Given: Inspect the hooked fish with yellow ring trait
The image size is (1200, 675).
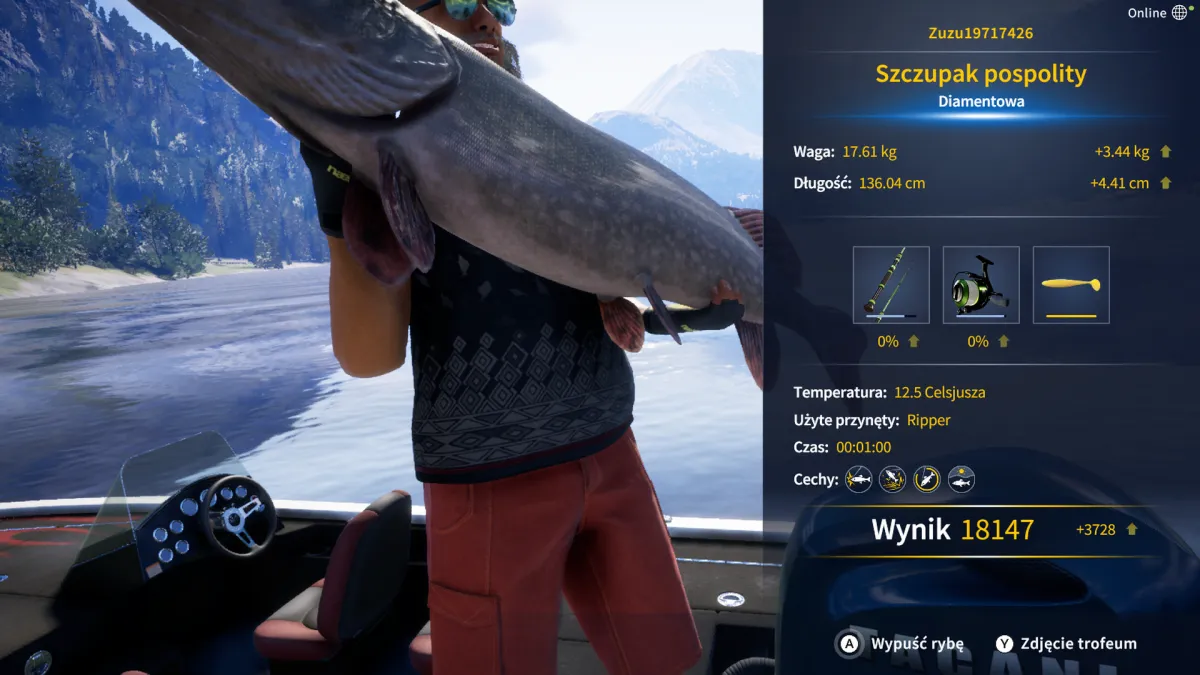Looking at the screenshot, I should pos(927,479).
